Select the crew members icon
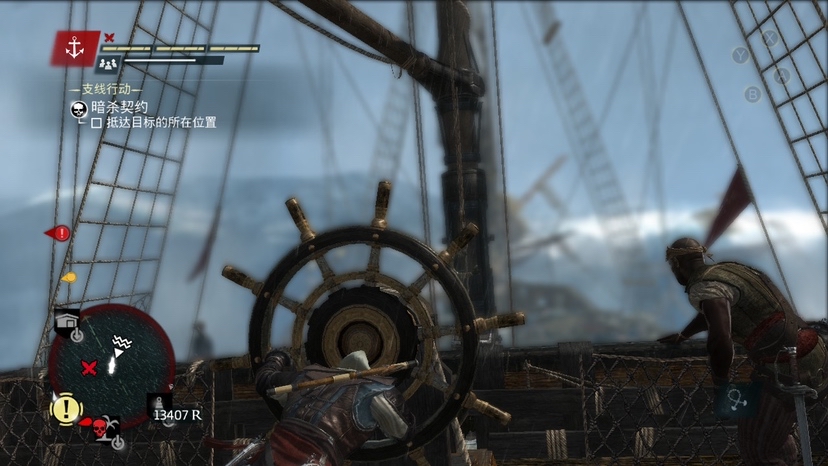828x466 pixels. point(107,64)
